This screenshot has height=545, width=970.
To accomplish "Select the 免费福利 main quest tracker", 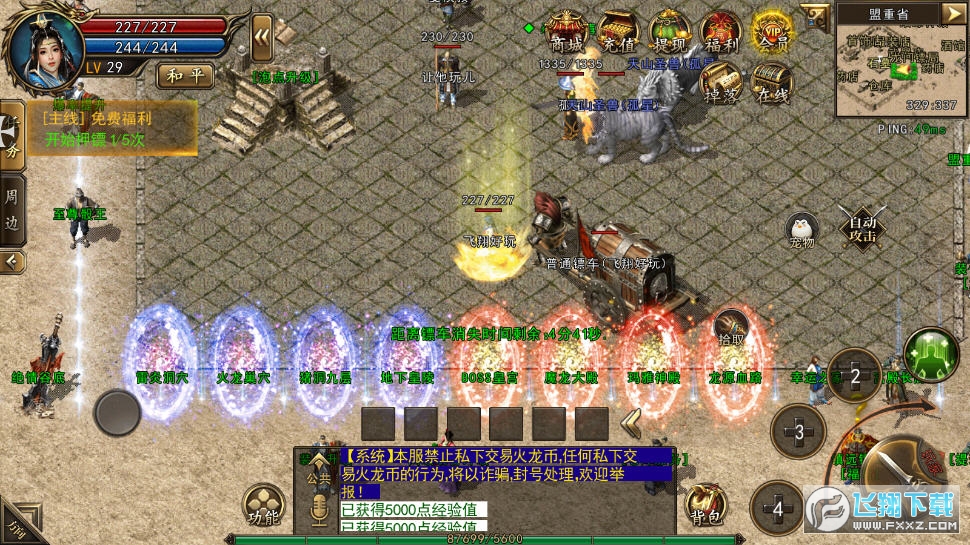I will [x=110, y=128].
